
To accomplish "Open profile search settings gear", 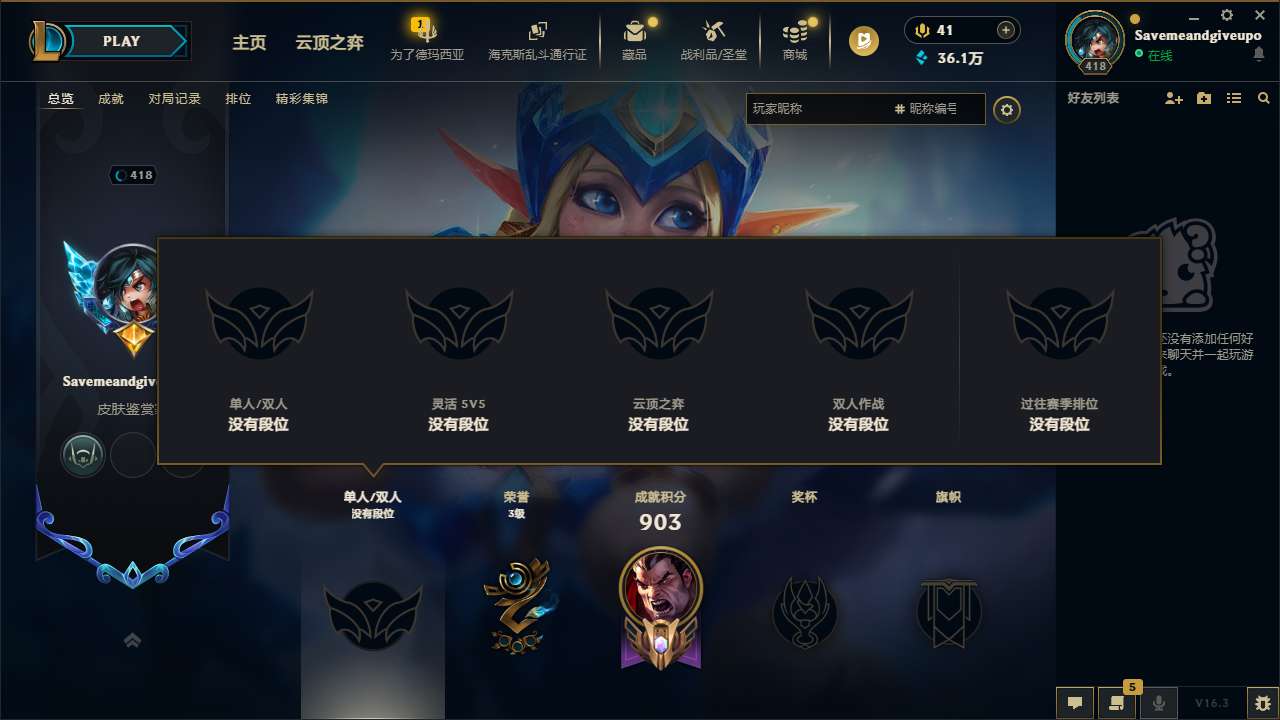I will 1007,109.
